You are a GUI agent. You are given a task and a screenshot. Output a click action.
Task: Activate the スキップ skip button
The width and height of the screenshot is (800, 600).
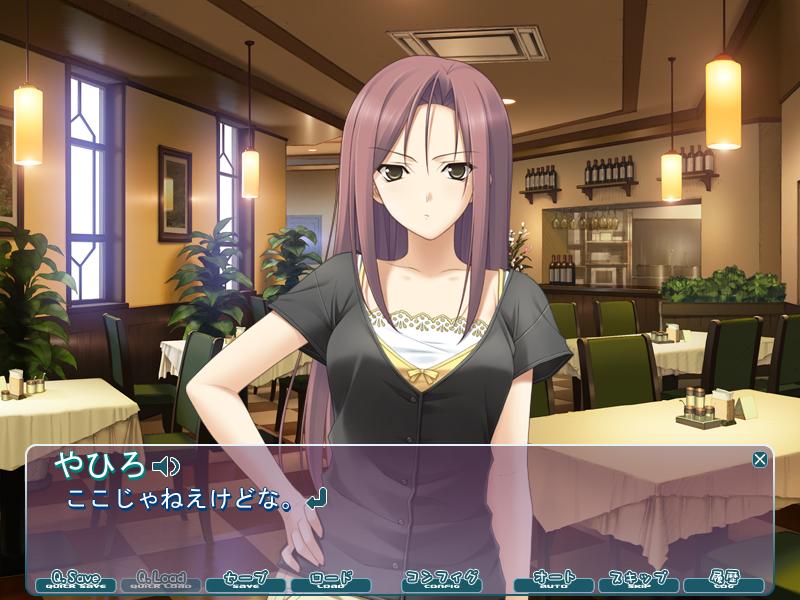(639, 580)
